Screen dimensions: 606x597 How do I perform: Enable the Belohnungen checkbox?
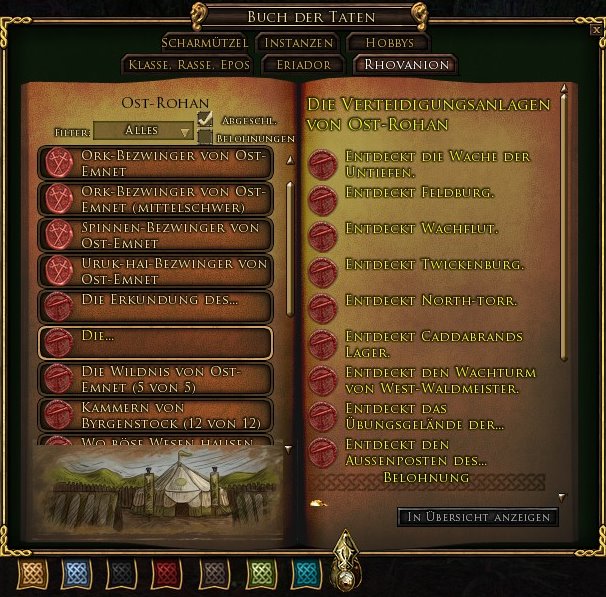point(206,137)
